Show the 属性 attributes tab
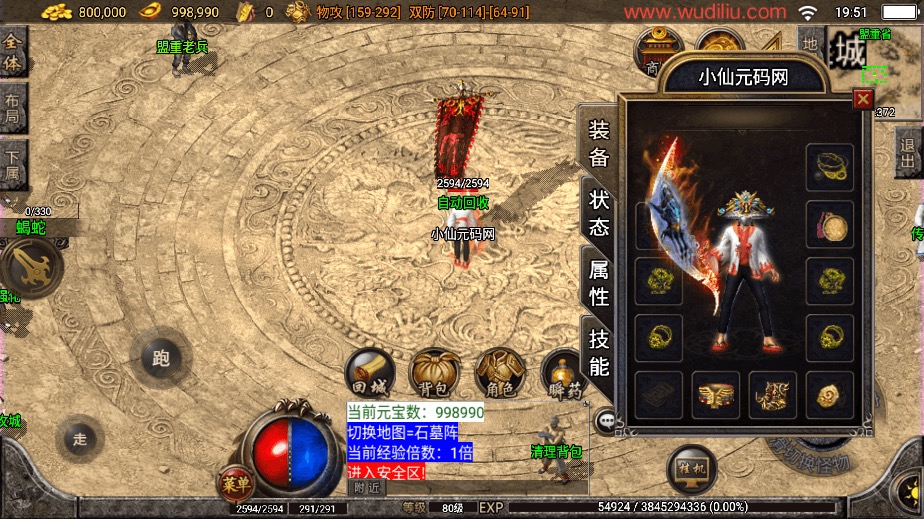Screen dimensions: 924x519 click(598, 281)
